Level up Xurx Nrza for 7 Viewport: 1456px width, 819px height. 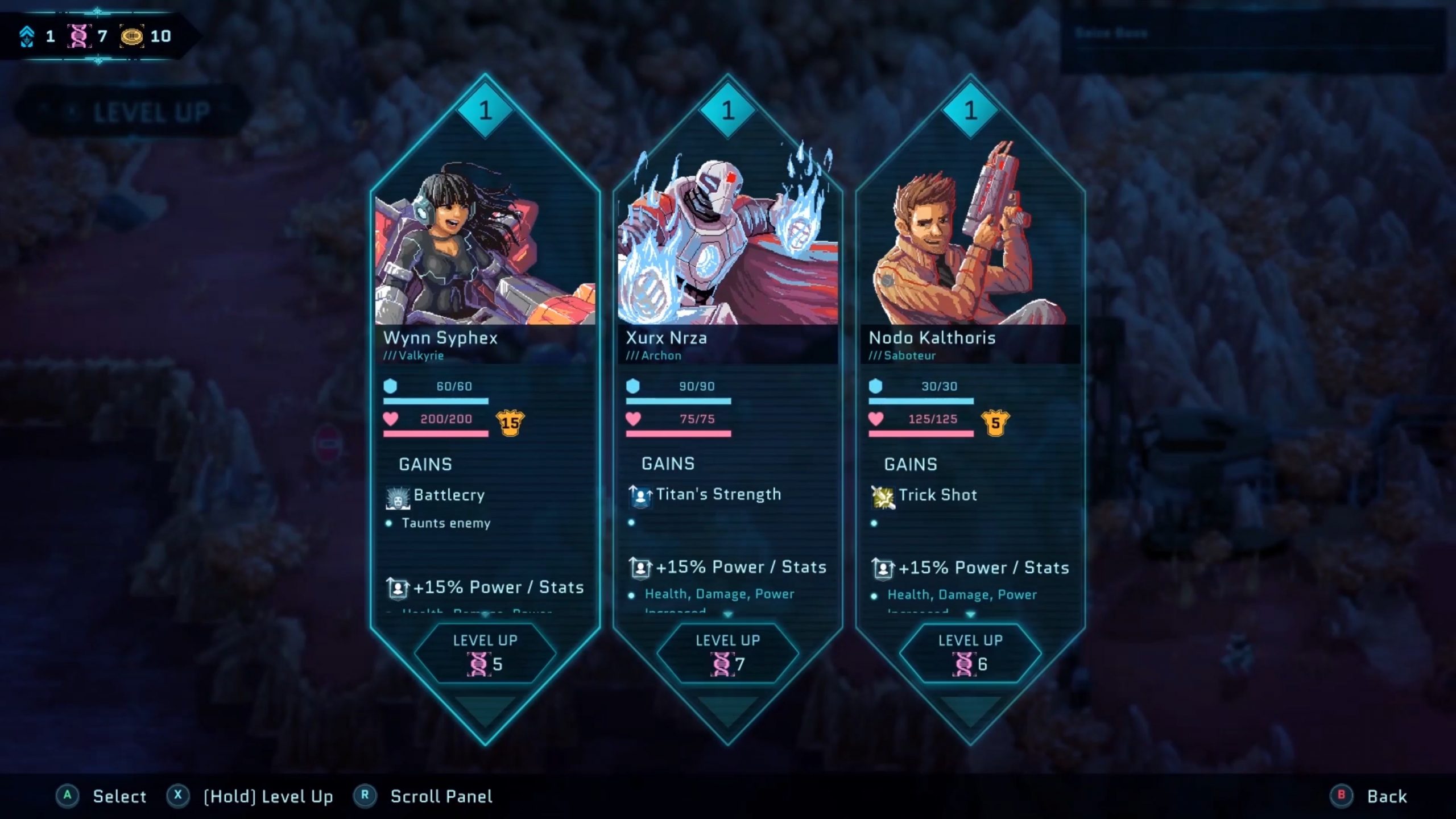coord(727,652)
